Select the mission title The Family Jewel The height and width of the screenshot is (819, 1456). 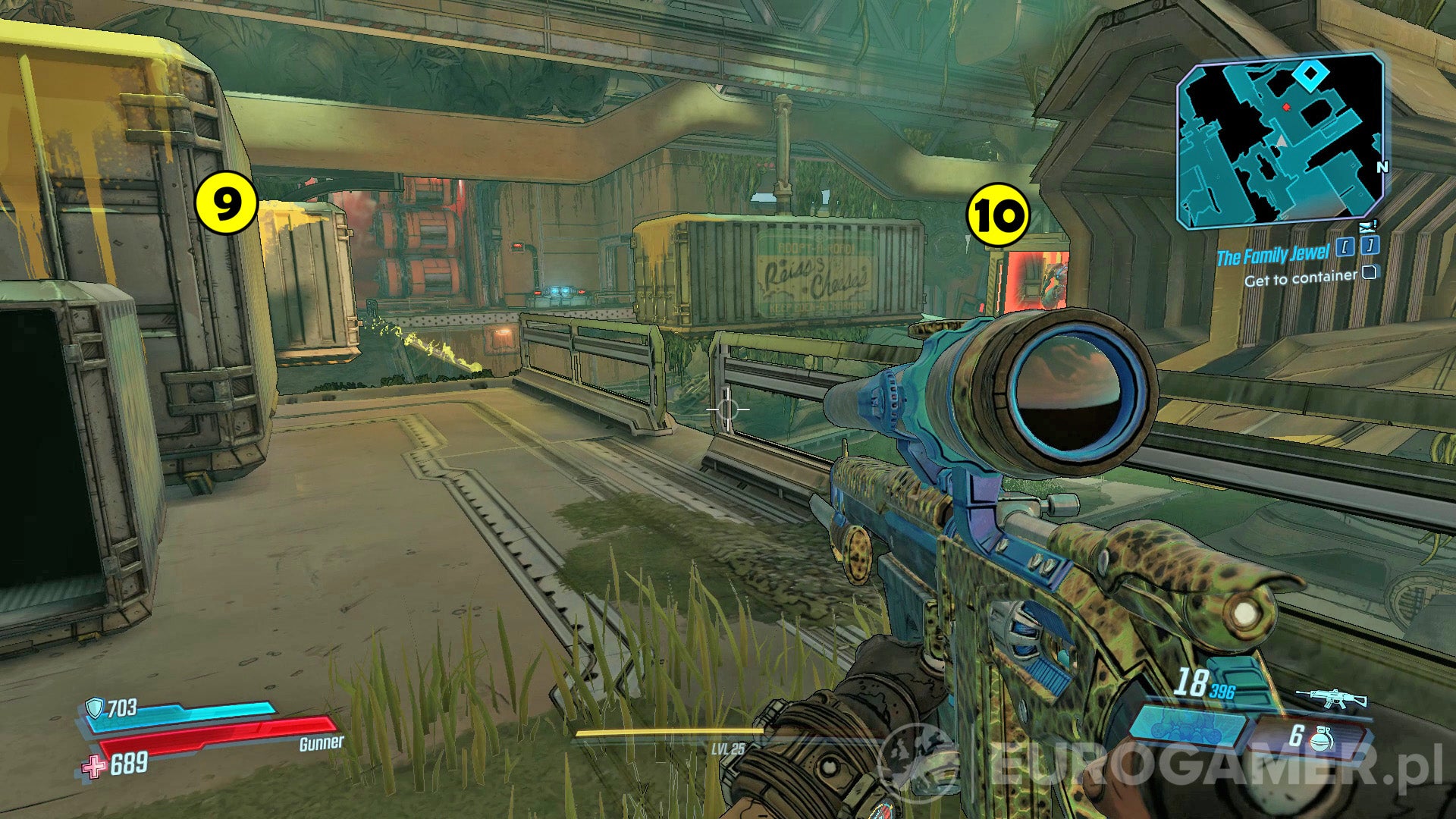[x=1274, y=255]
